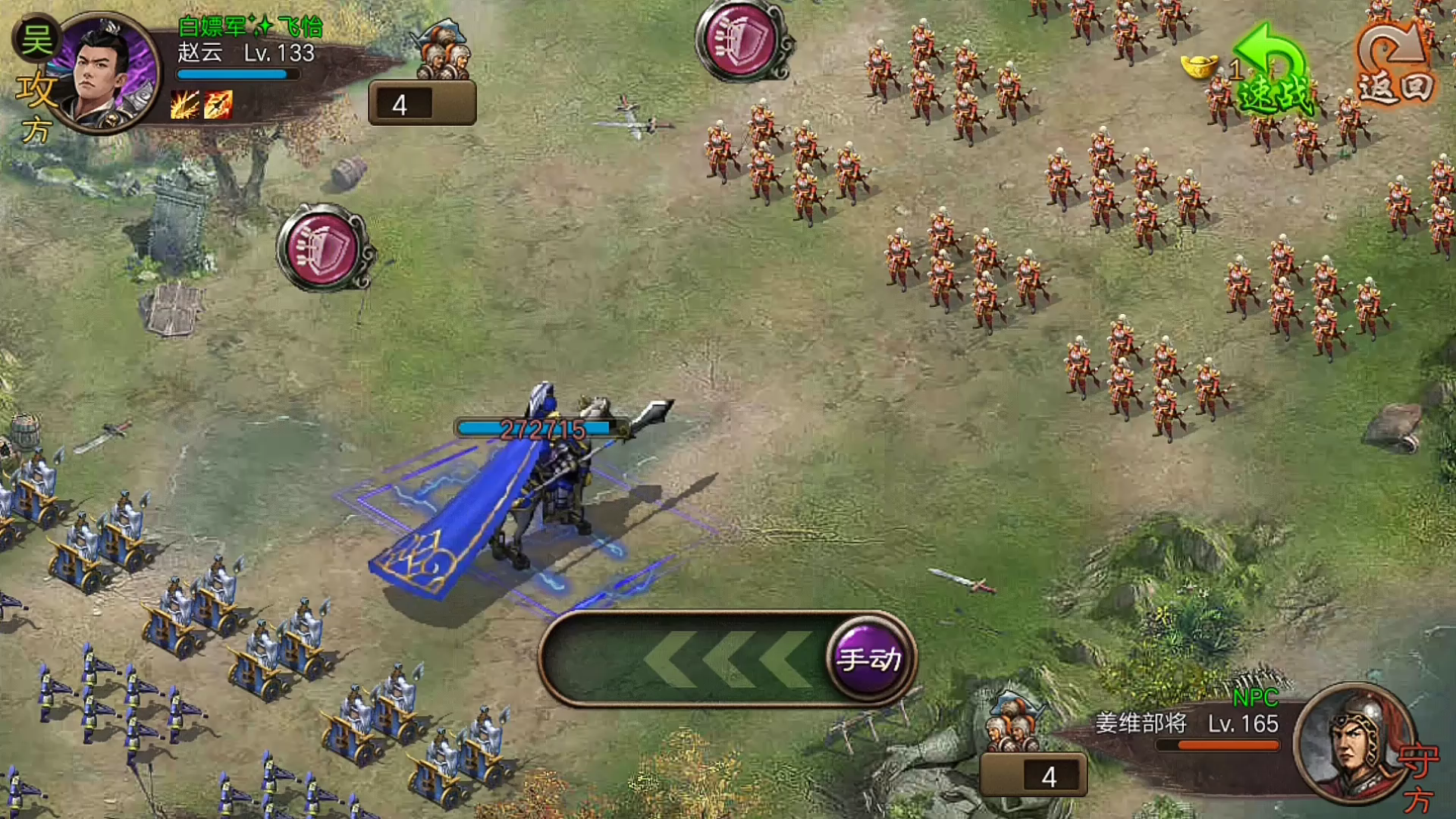The image size is (1456, 819).
Task: Select the defender general's portrait
Action: tap(1354, 742)
